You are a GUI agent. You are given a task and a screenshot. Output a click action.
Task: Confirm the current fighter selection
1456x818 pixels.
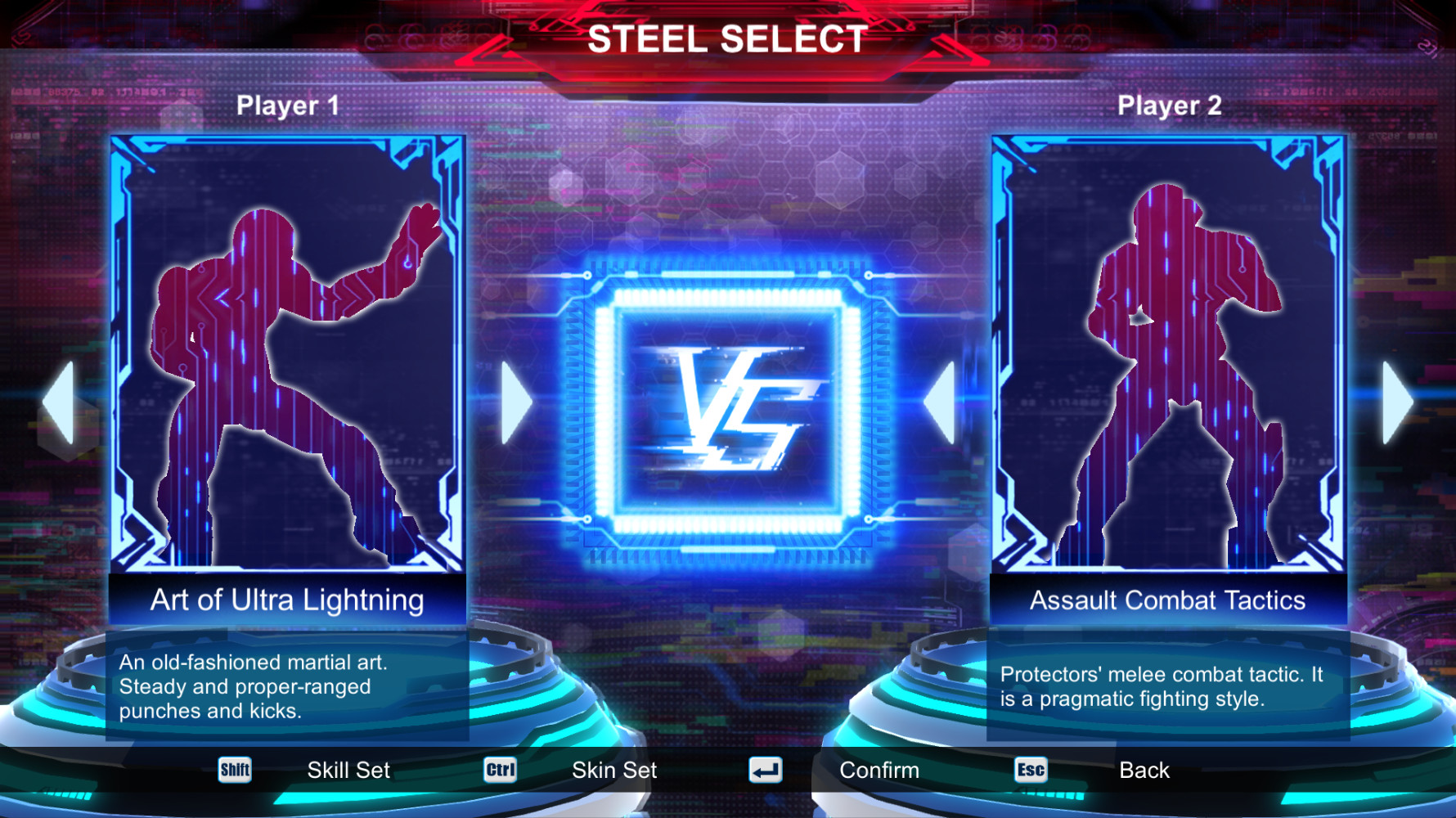[x=879, y=769]
